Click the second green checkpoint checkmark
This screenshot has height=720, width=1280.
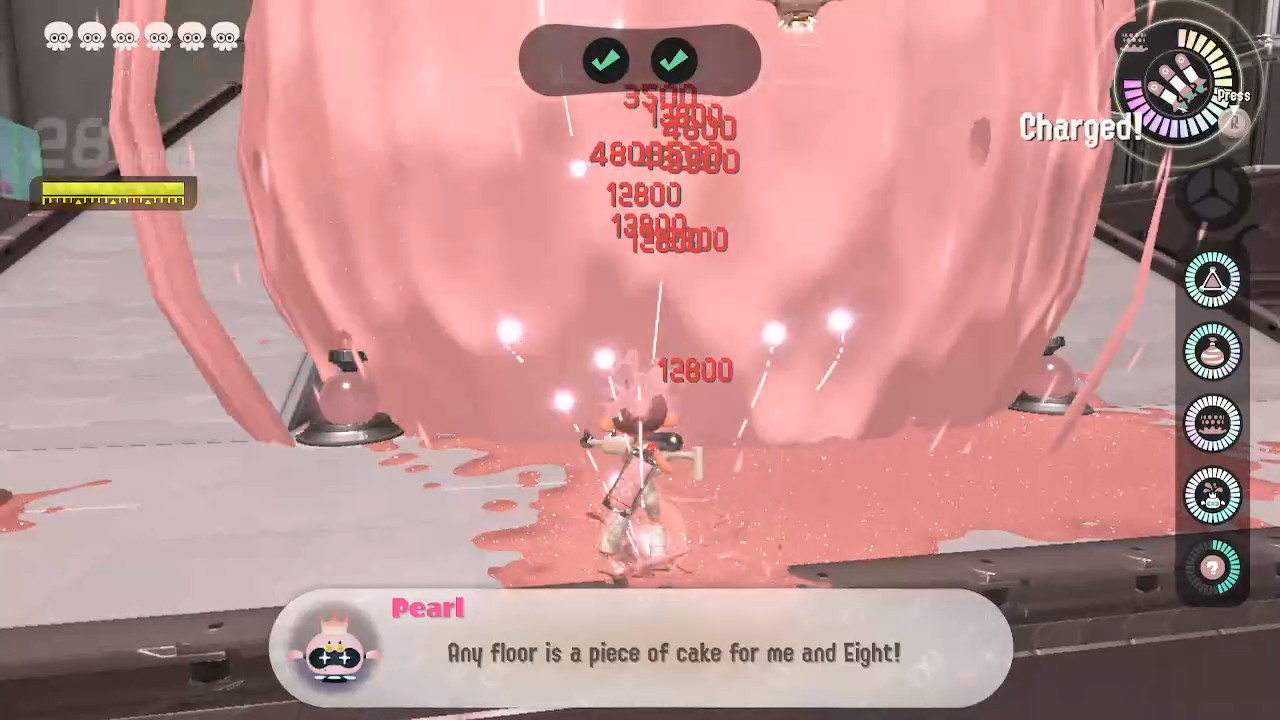point(673,61)
